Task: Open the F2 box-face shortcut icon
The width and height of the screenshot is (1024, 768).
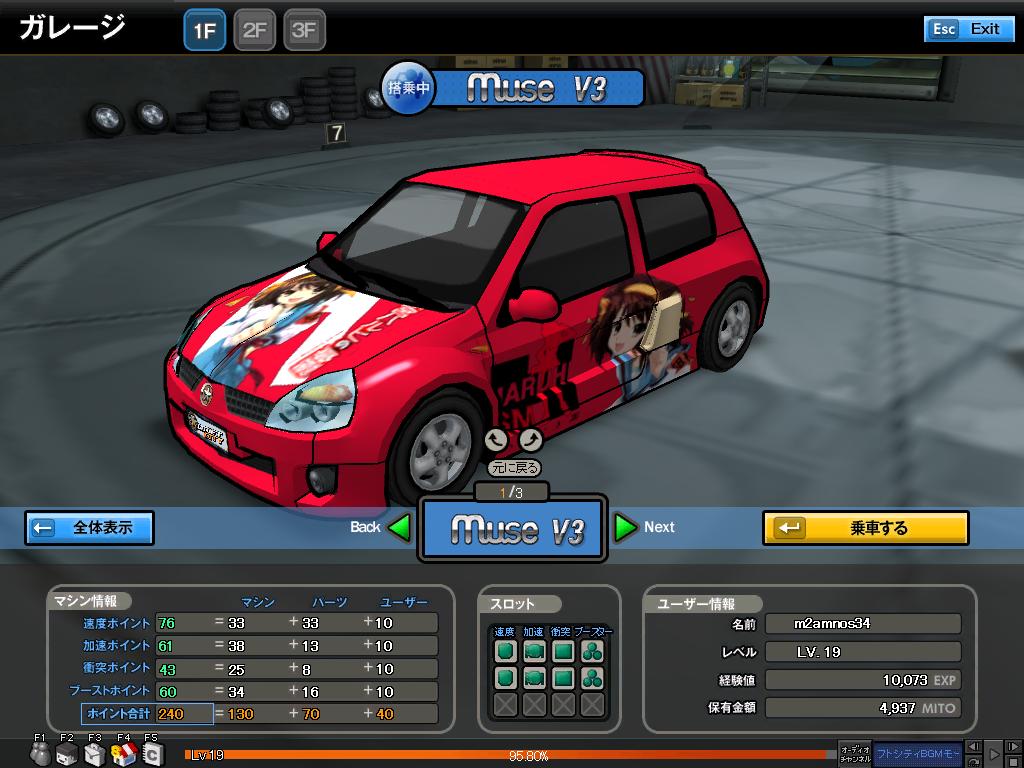Action: pyautogui.click(x=67, y=754)
